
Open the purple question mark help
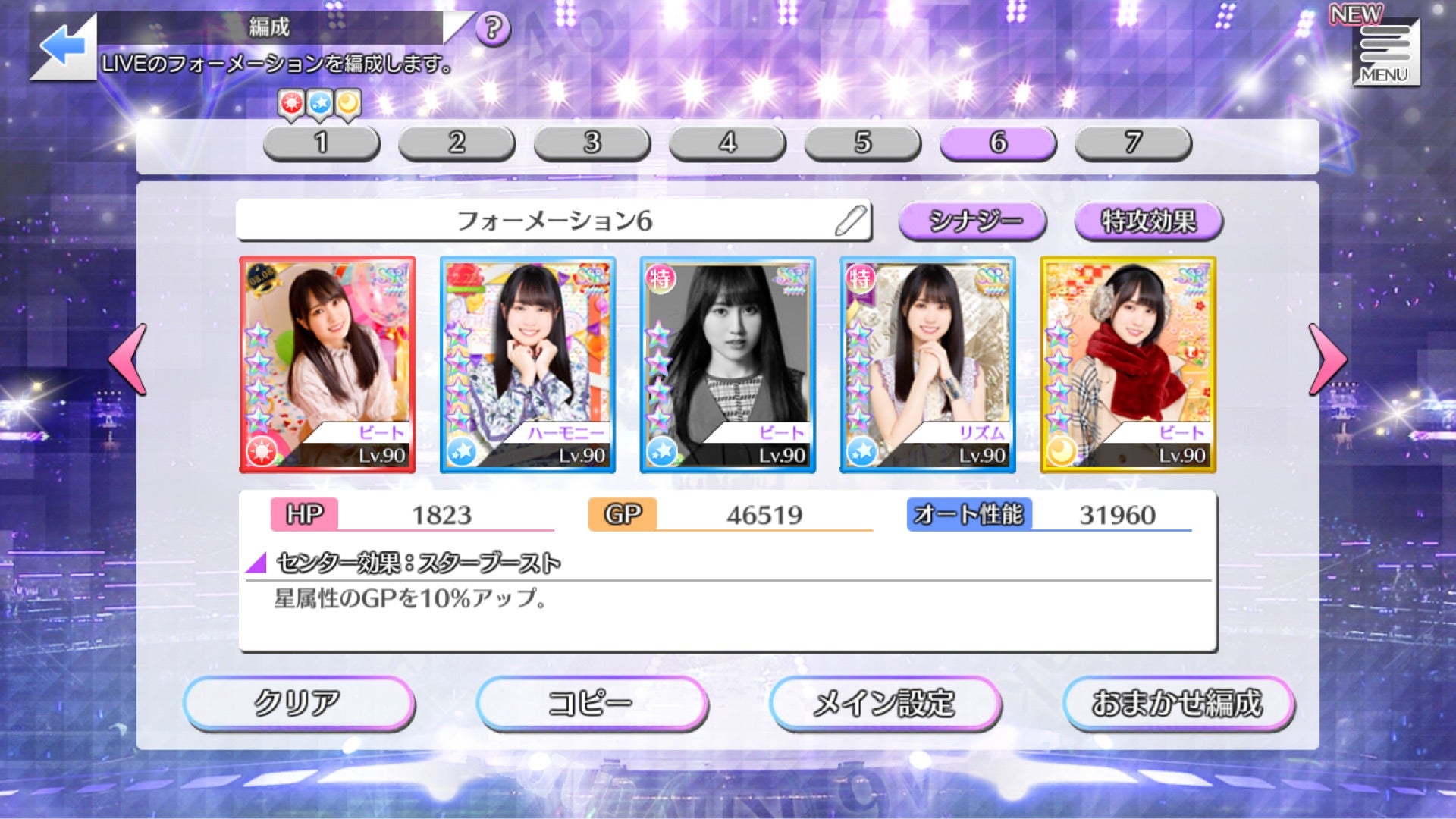tap(493, 29)
